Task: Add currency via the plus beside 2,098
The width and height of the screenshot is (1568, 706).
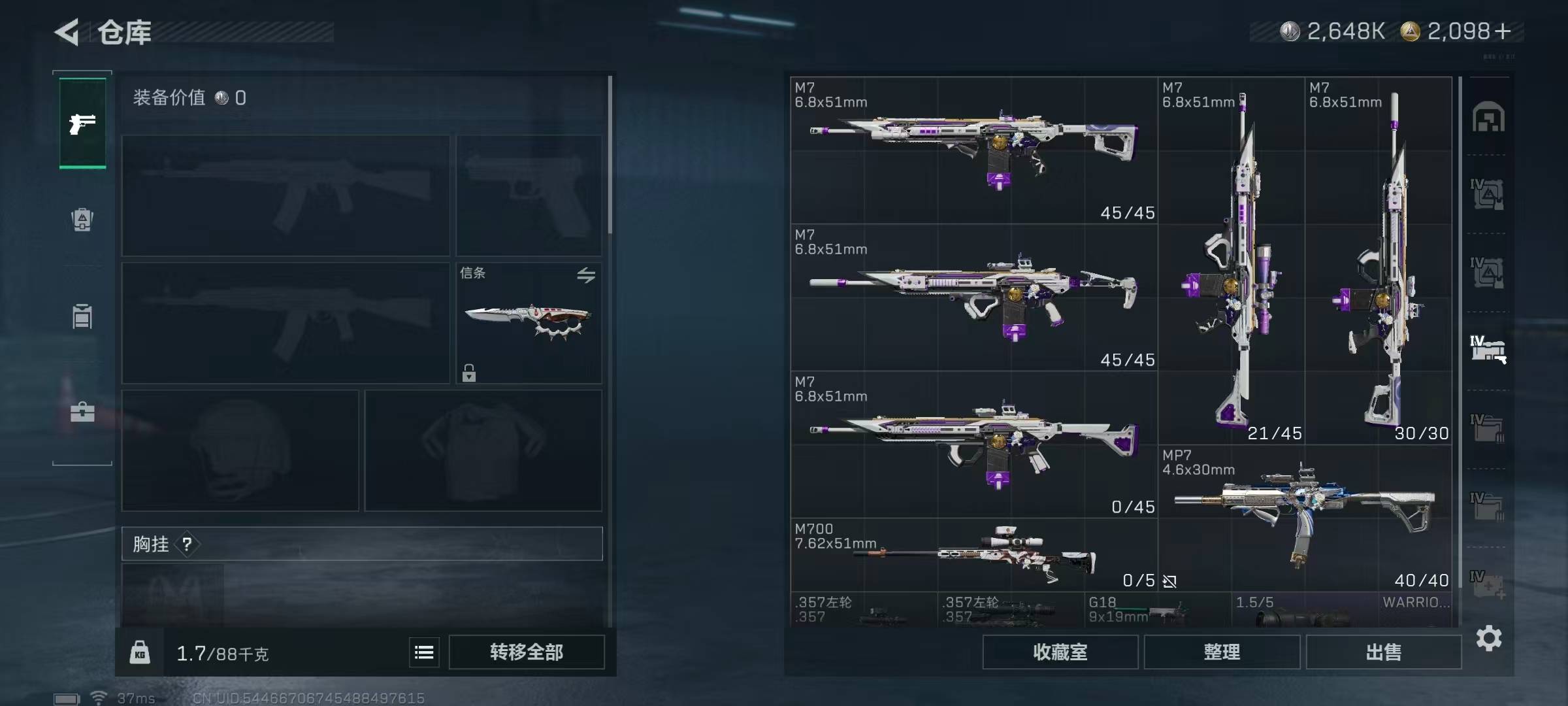Action: point(1503,31)
